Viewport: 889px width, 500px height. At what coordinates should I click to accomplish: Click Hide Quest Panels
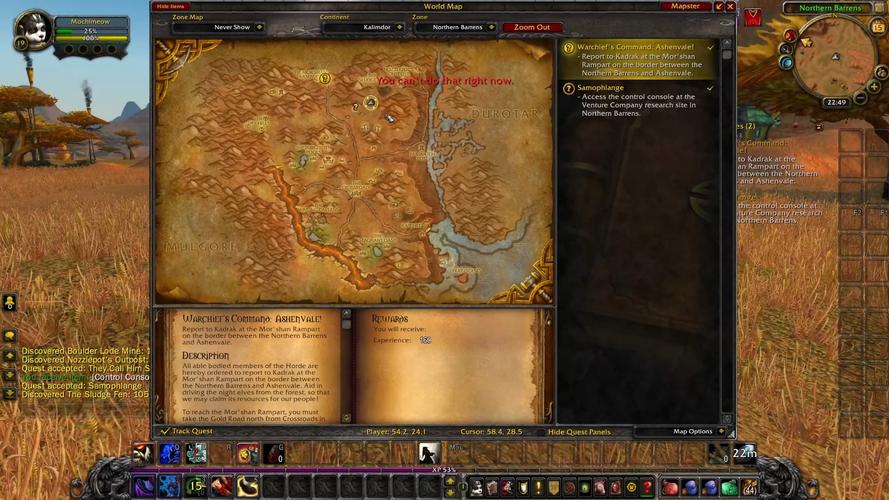point(578,431)
